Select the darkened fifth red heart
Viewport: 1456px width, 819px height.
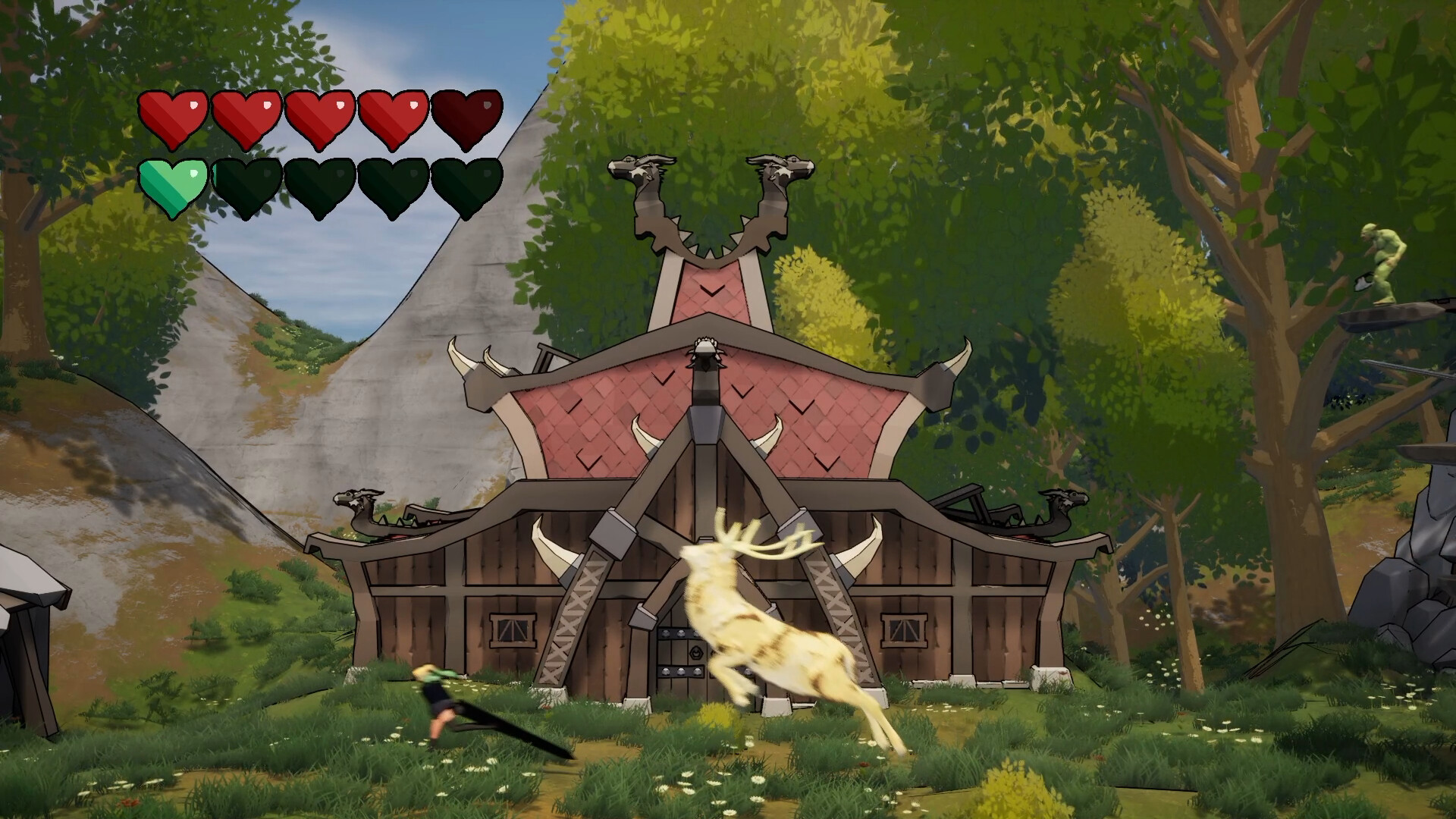(465, 121)
